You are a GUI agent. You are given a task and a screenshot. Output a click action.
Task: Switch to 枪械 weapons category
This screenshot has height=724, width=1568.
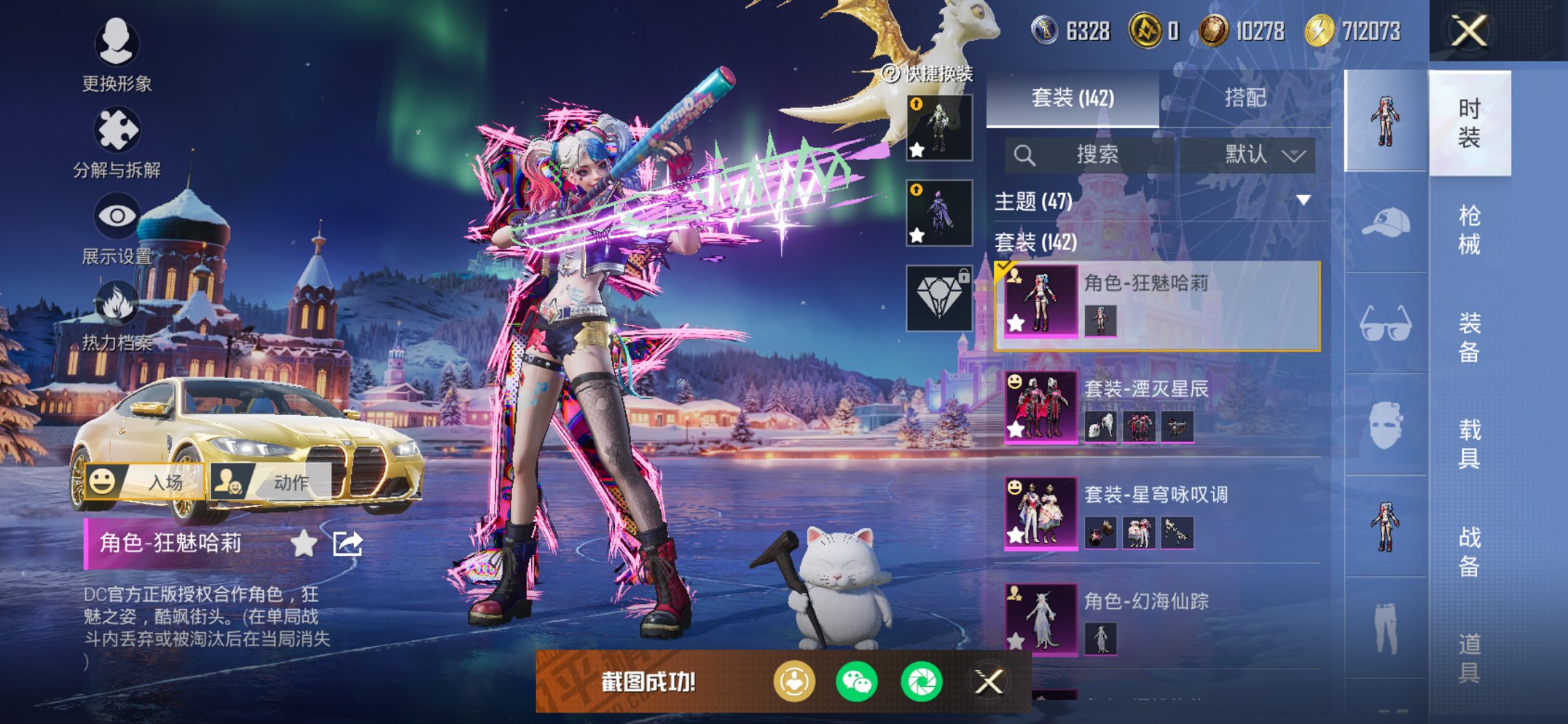point(1469,229)
